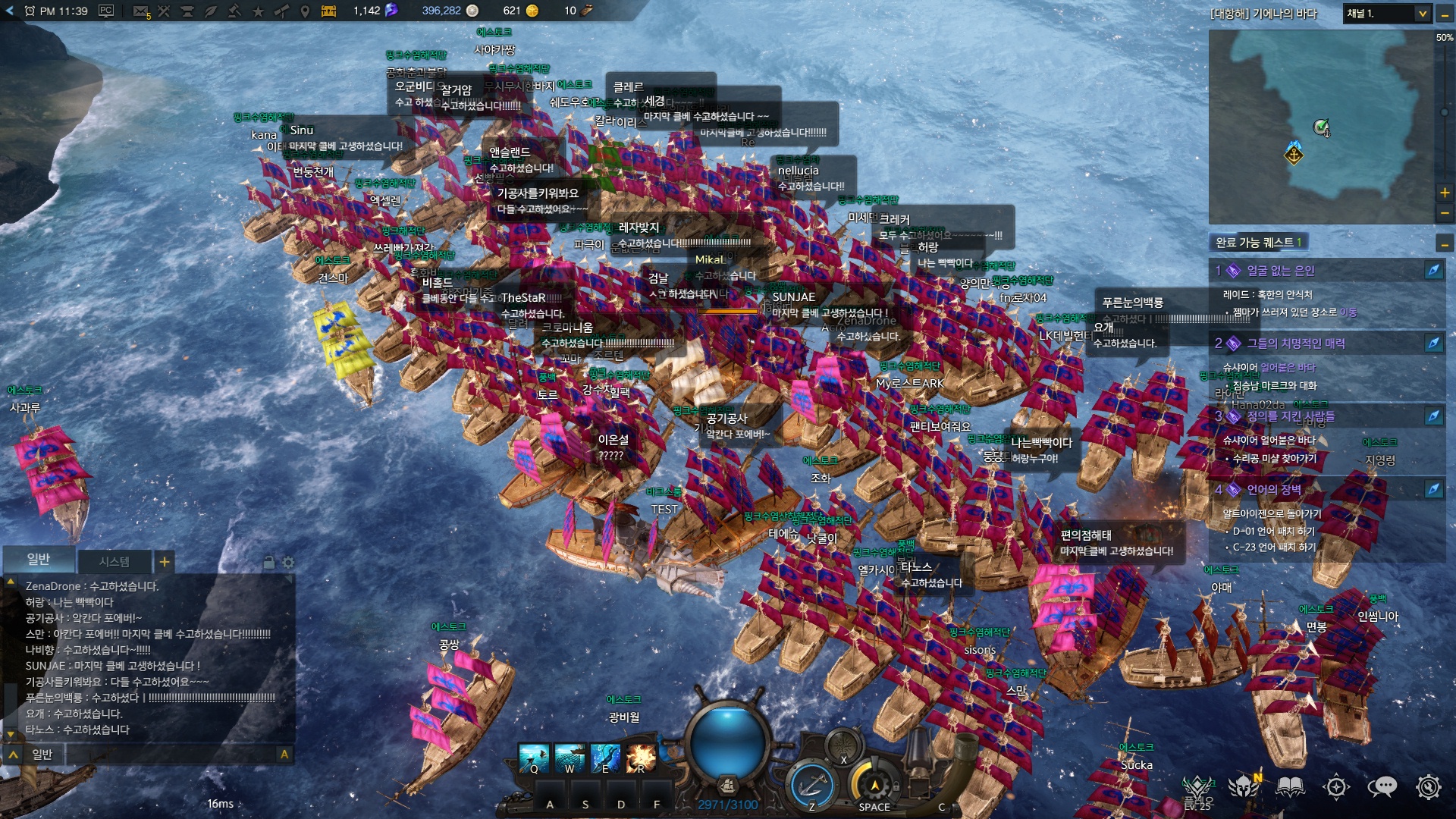The width and height of the screenshot is (1456, 819).
Task: Toggle the ship anchor
Action: 811,785
